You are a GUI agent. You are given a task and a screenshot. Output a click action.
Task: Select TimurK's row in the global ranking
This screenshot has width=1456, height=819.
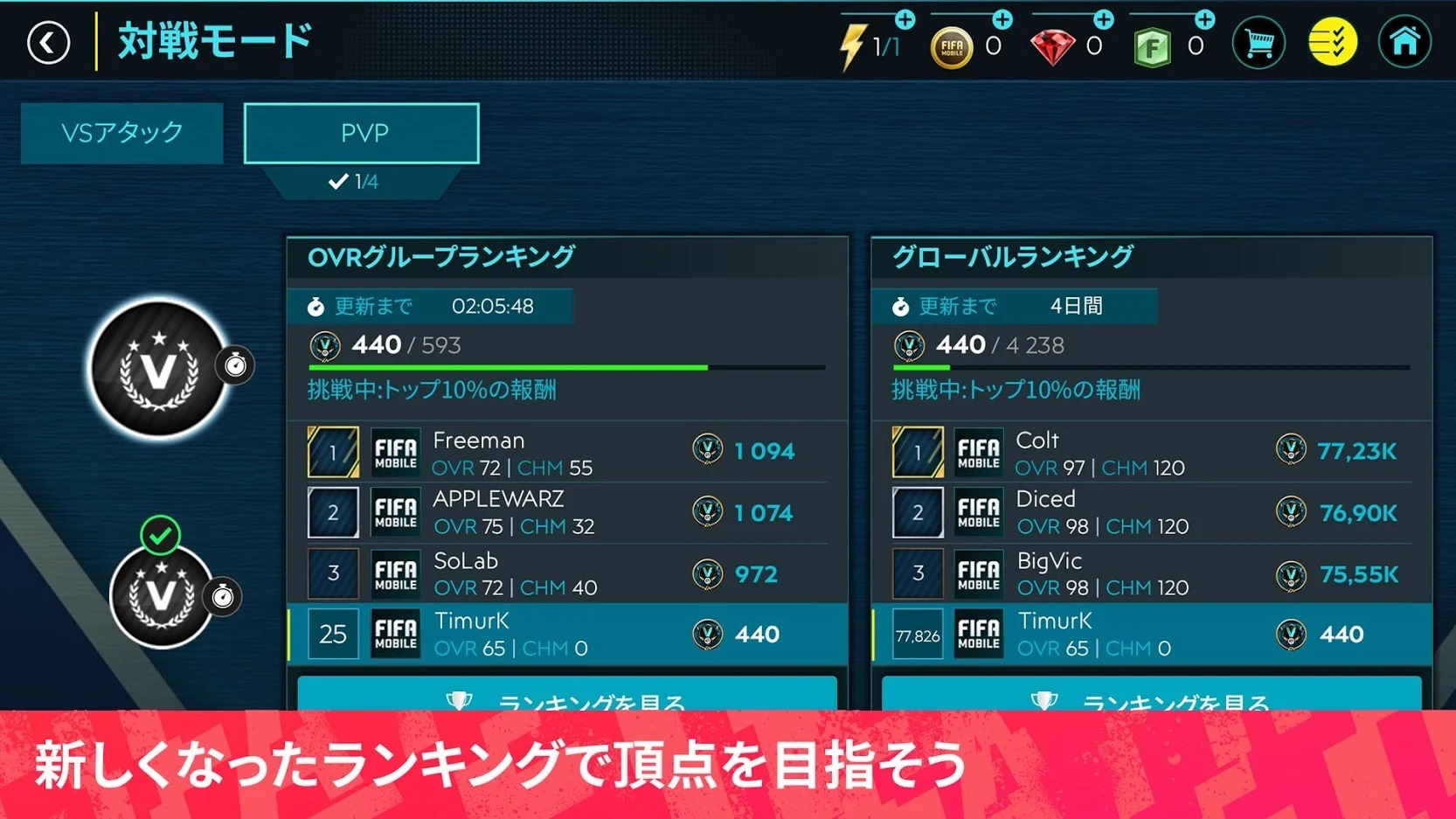click(1152, 634)
